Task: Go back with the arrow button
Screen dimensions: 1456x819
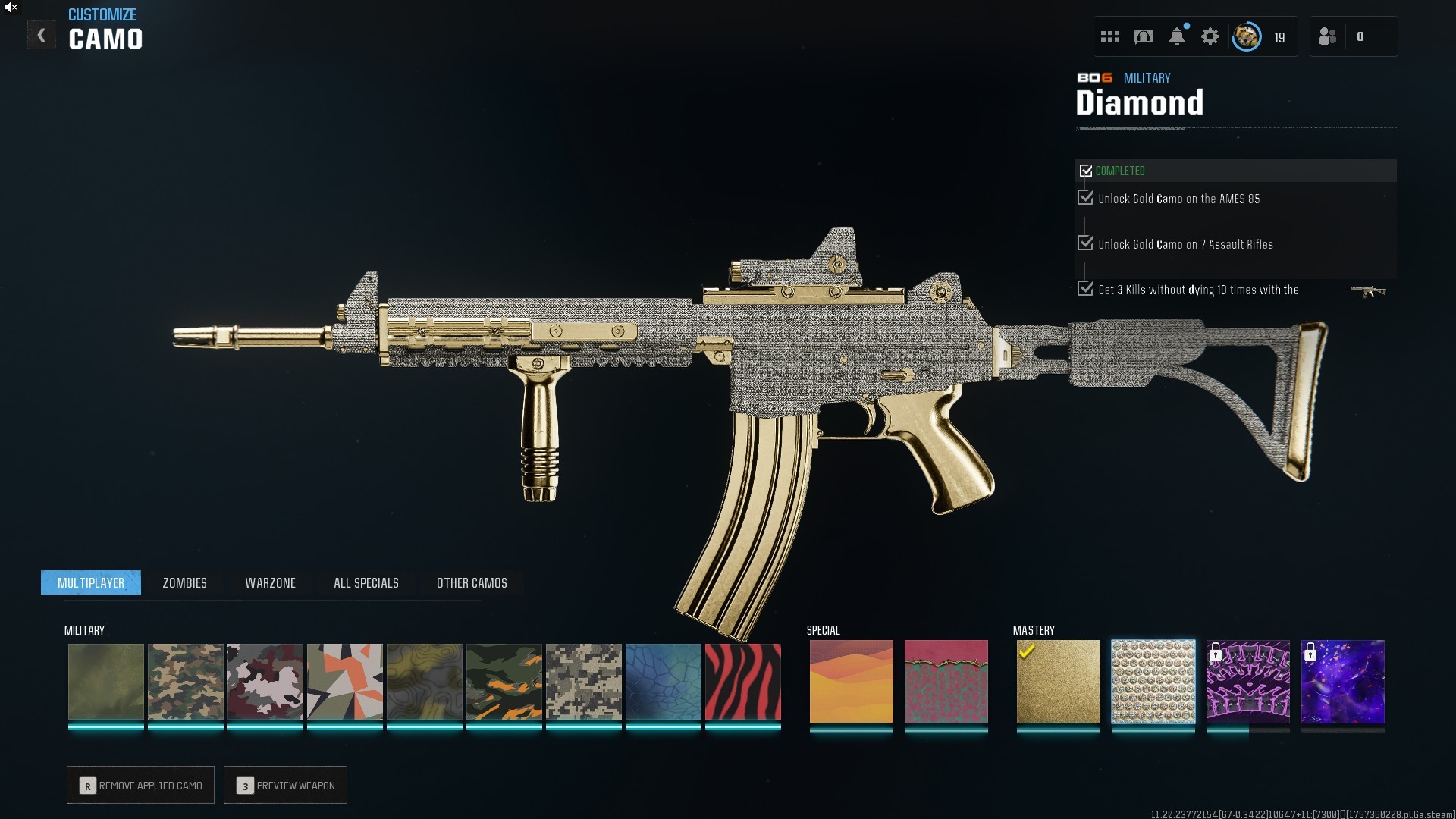Action: (42, 36)
